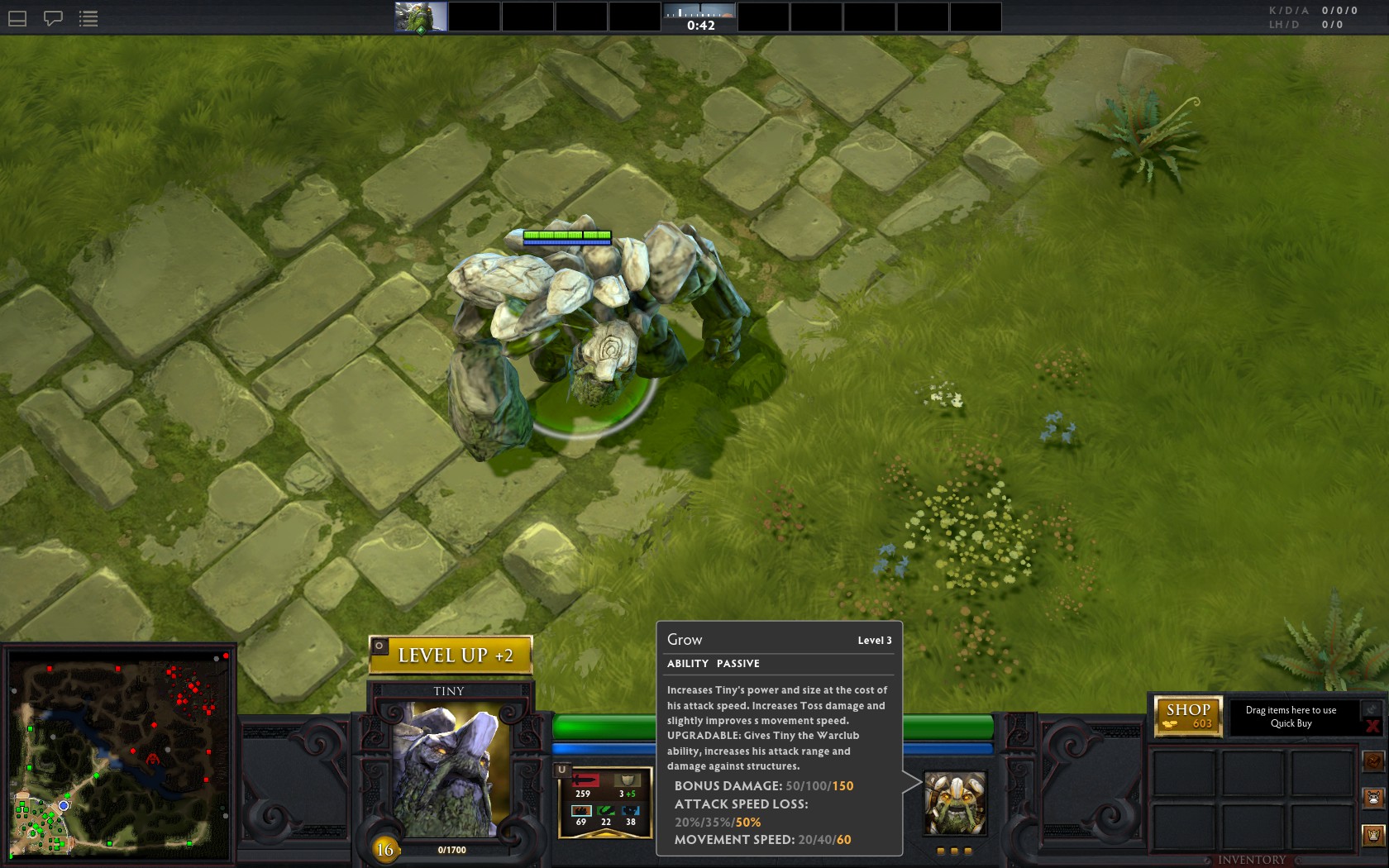This screenshot has width=1389, height=868.
Task: Show the scoreboard list icon
Action: 88,18
